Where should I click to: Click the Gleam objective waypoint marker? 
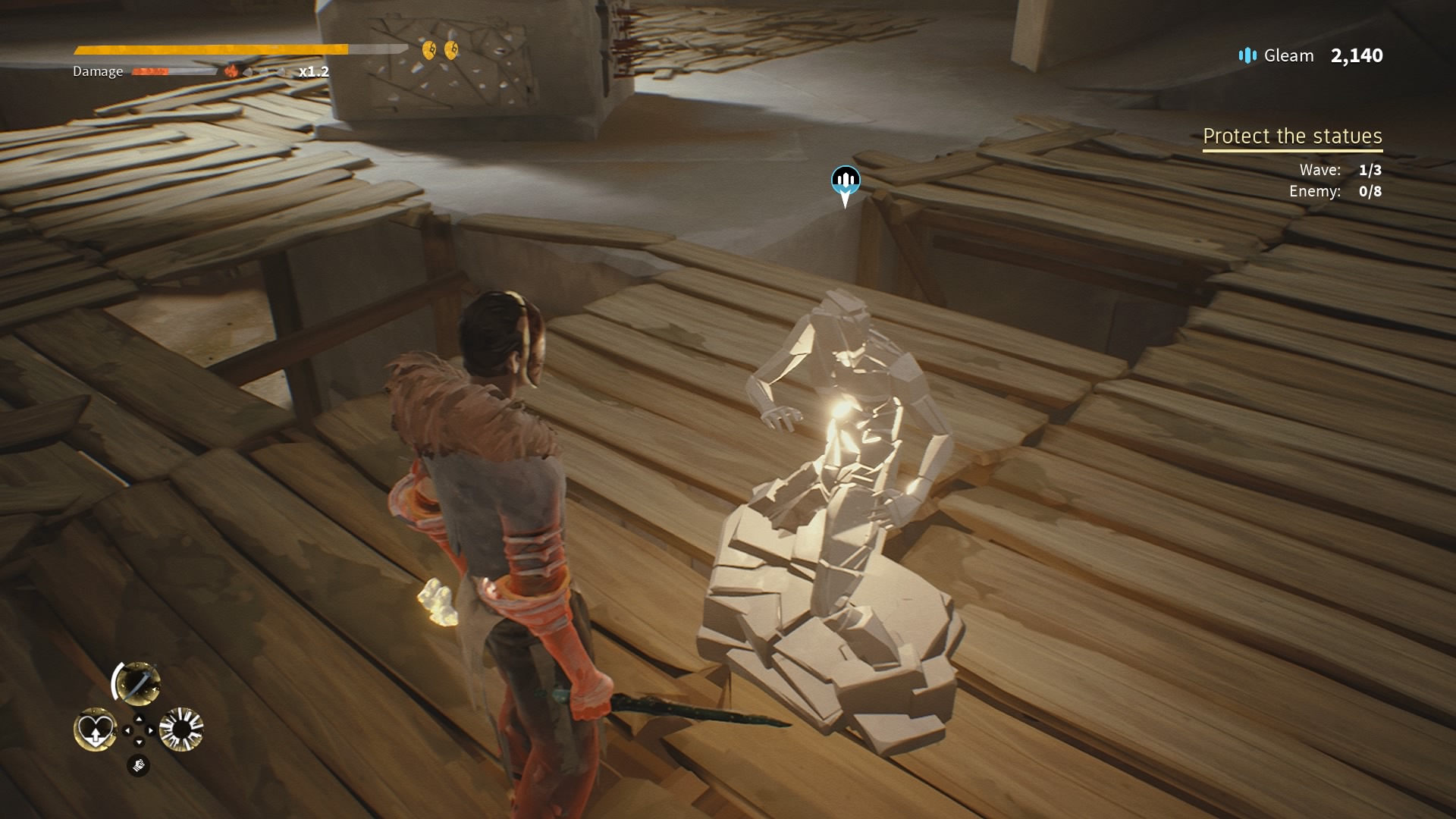point(846,184)
